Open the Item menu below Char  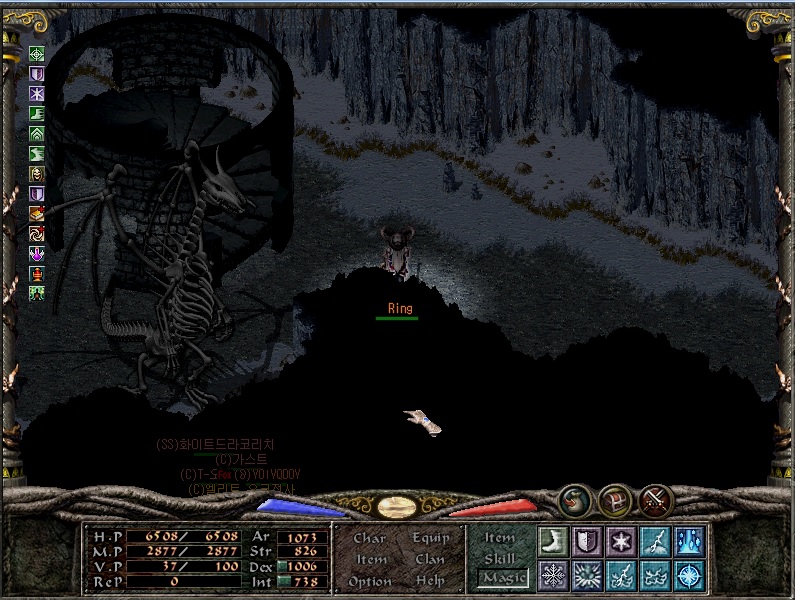tap(371, 560)
